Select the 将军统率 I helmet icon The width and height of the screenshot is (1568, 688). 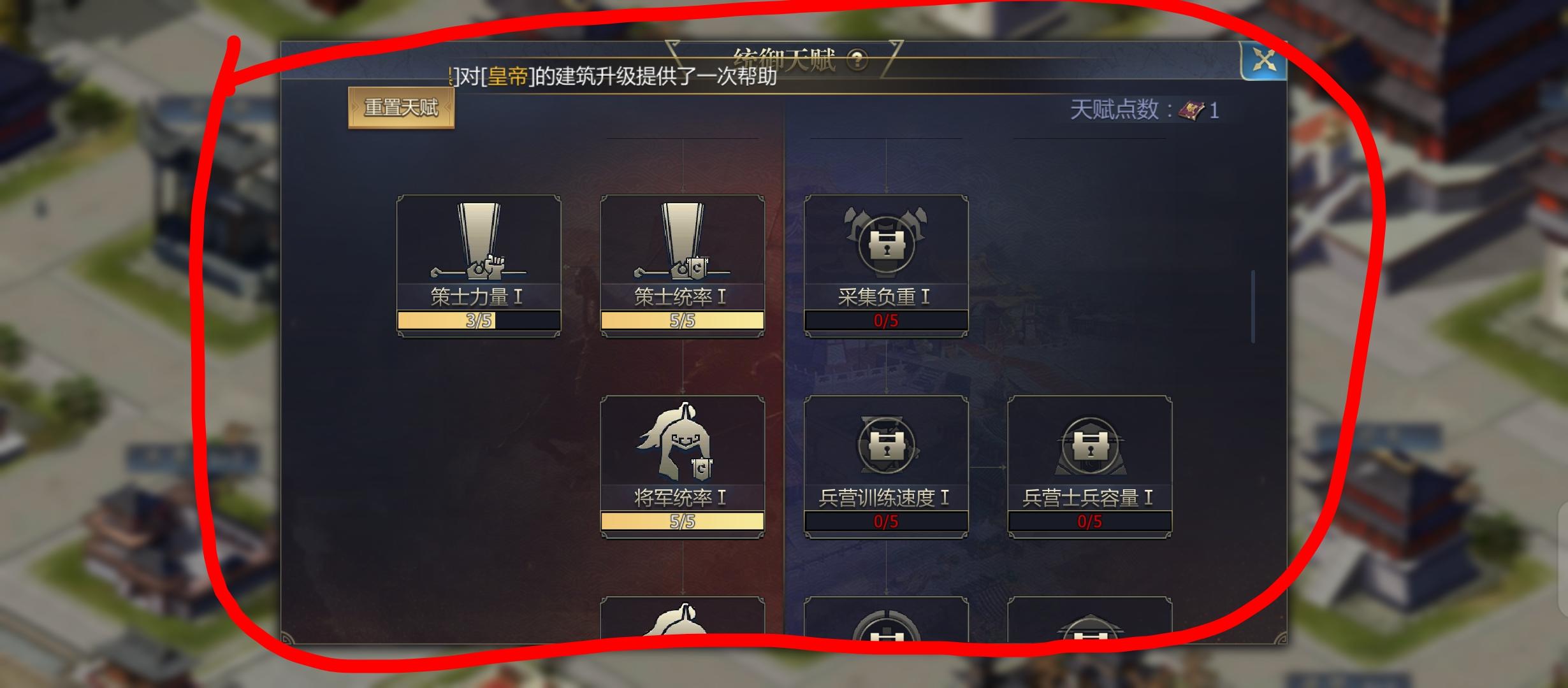pos(681,446)
